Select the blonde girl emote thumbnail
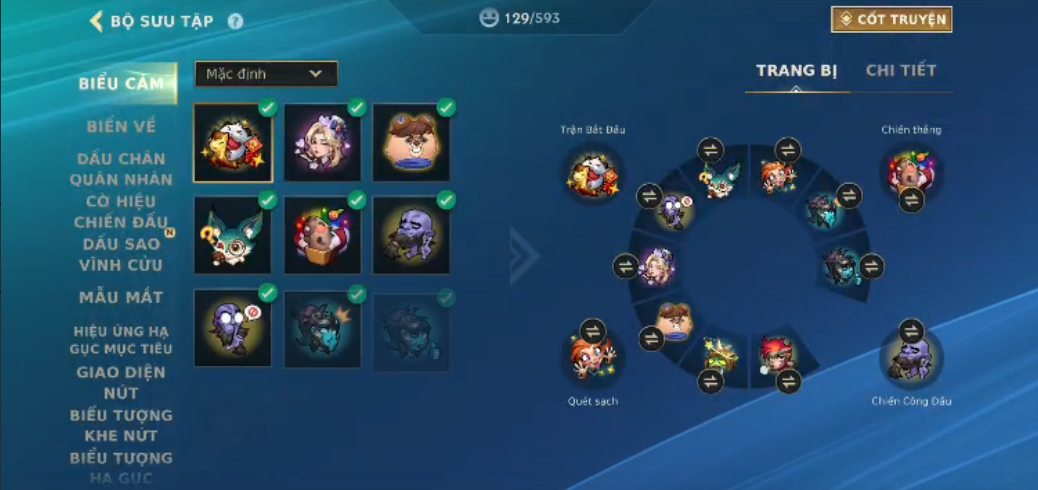Screen dimensions: 1038x490 click(322, 143)
